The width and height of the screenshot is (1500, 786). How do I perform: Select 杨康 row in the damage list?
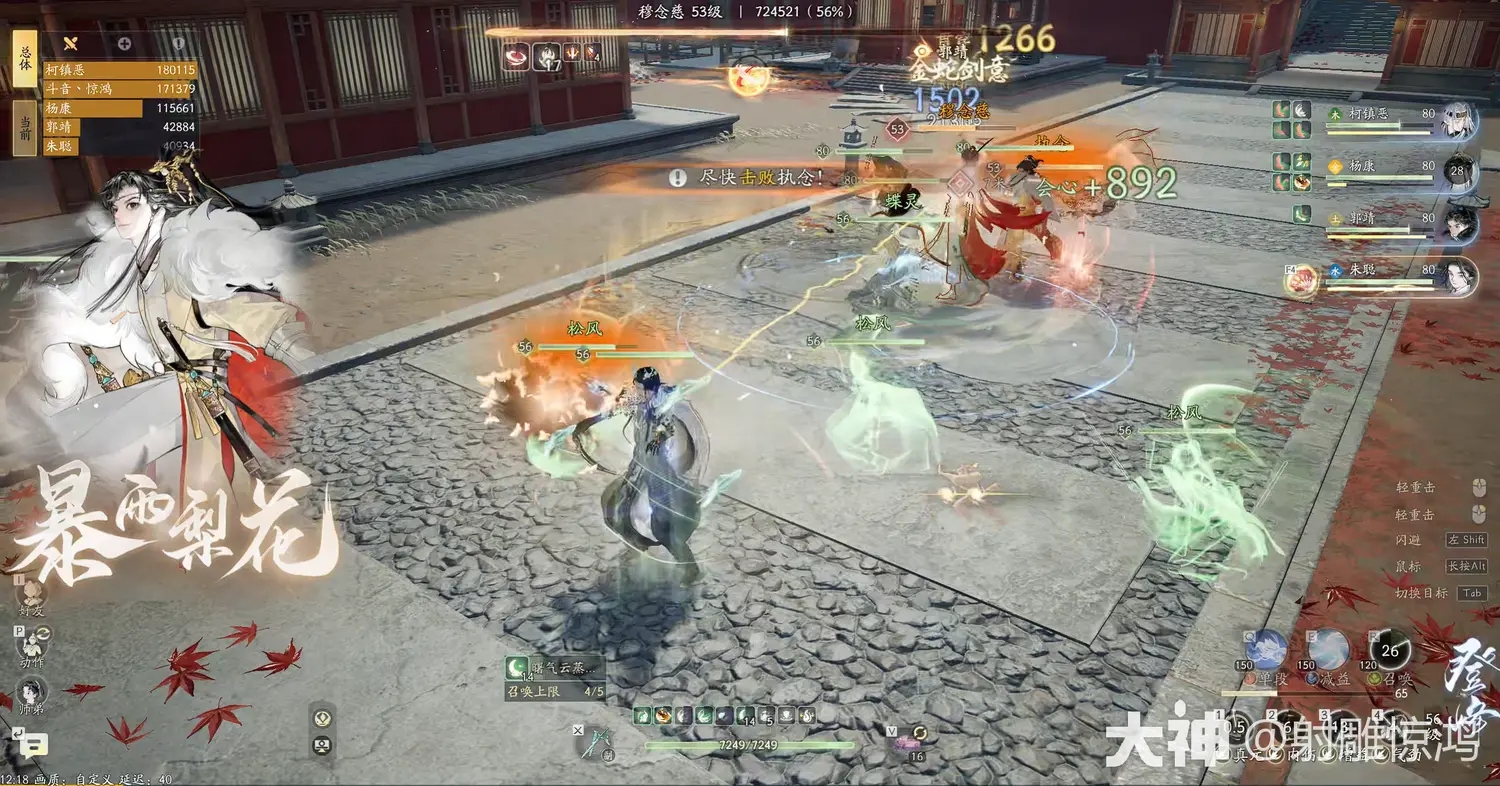[x=120, y=108]
